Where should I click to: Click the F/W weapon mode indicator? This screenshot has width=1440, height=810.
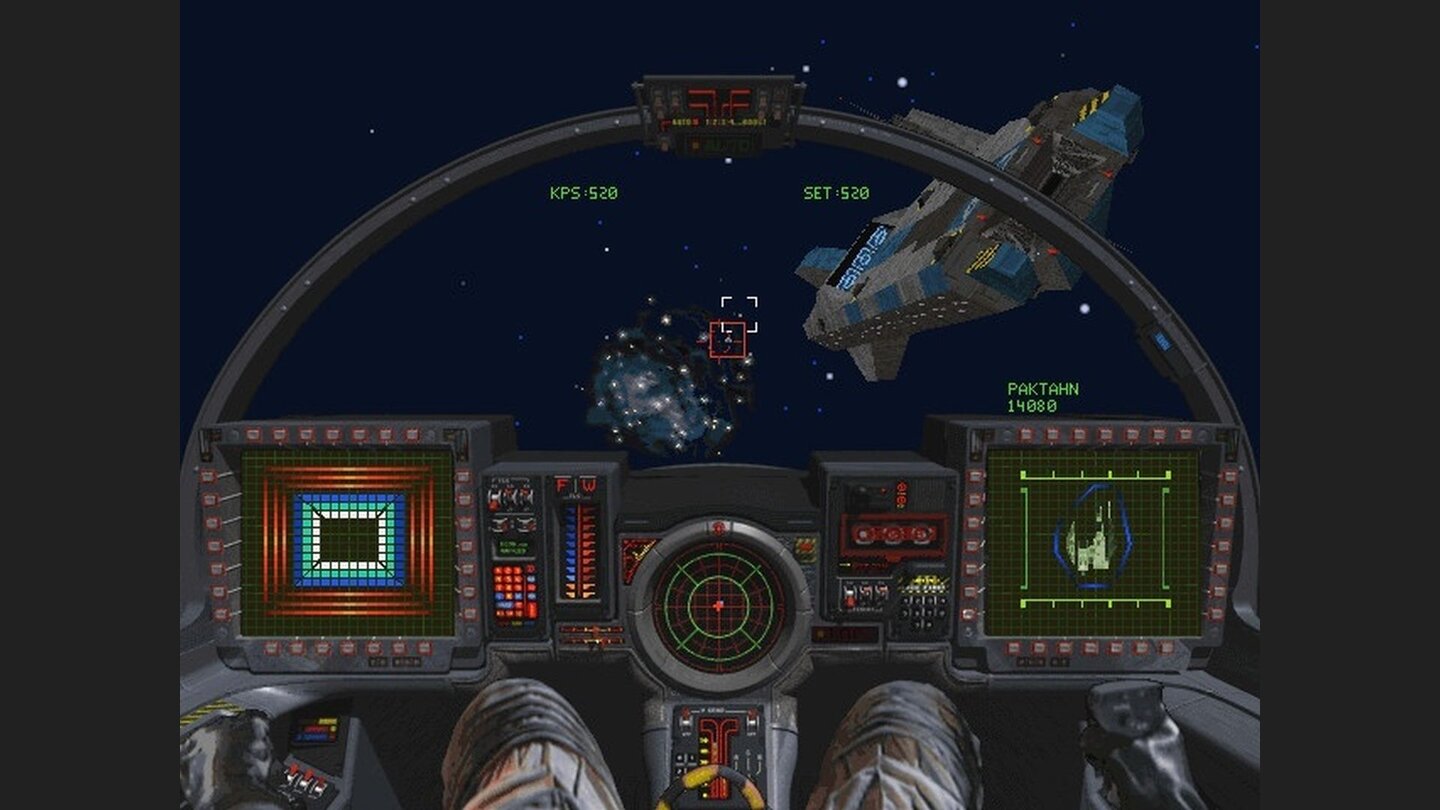coord(576,484)
